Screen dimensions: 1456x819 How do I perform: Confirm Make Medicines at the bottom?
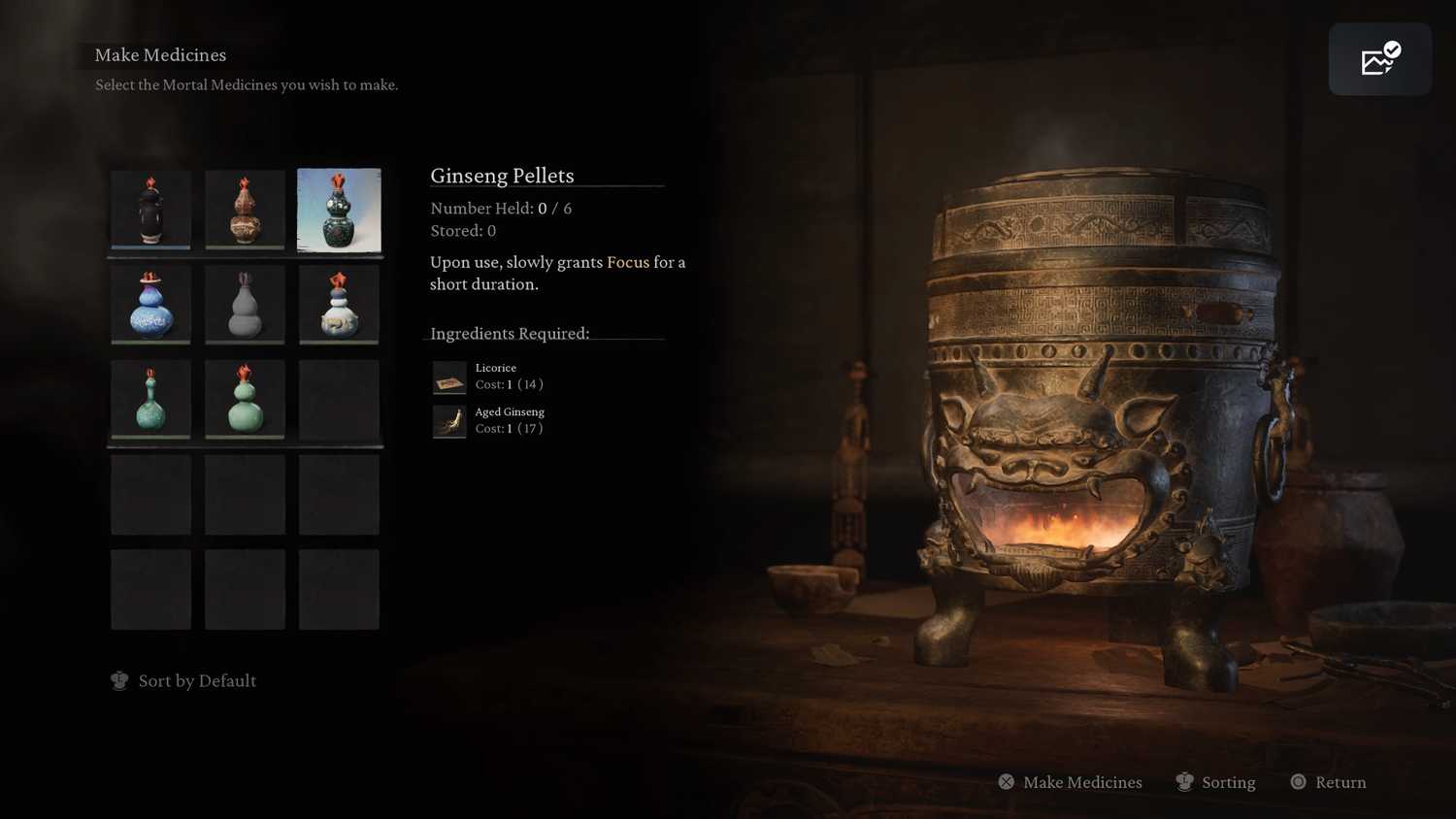(x=1071, y=782)
